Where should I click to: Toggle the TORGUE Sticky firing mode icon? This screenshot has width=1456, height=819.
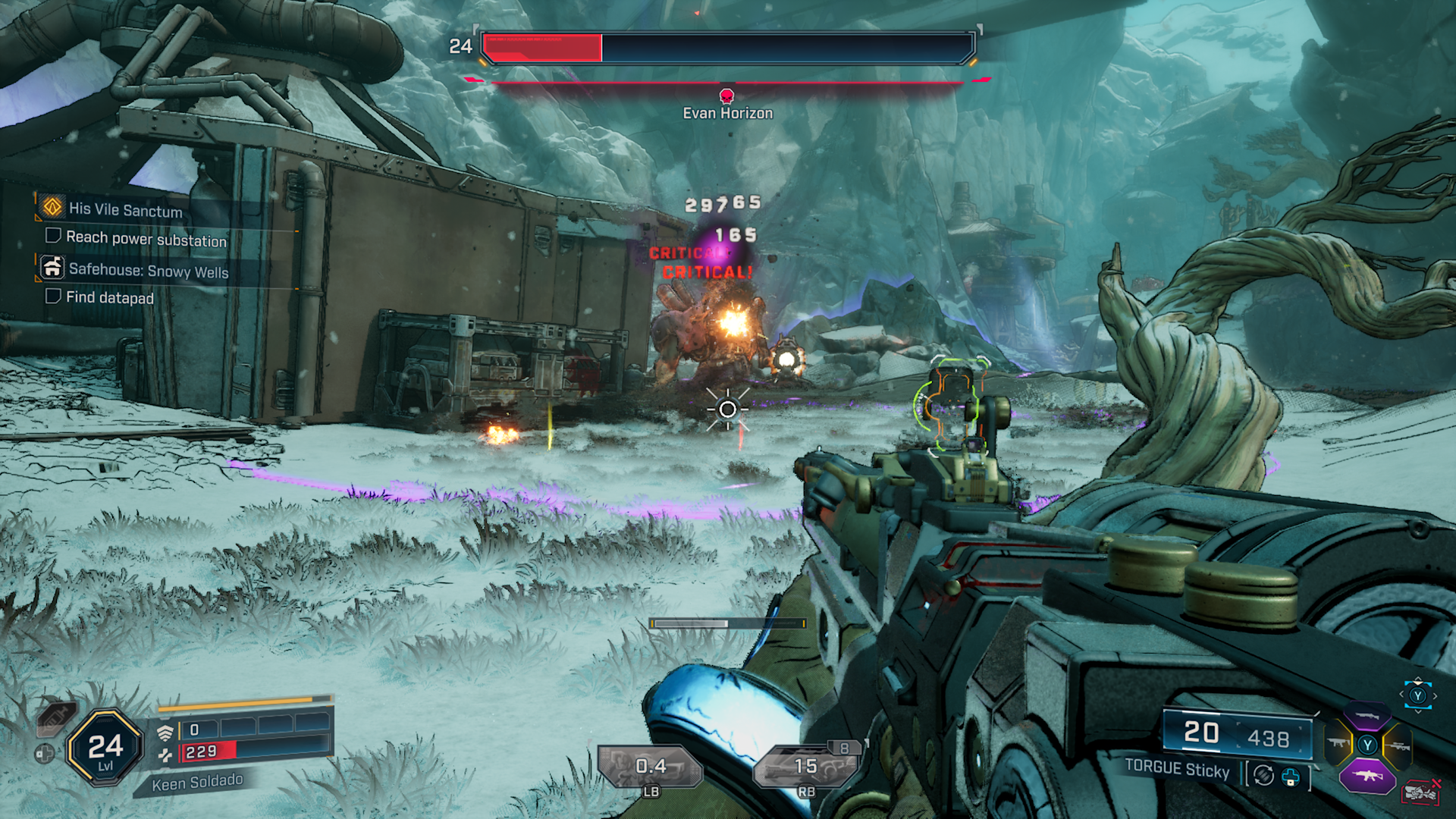pos(1263,775)
